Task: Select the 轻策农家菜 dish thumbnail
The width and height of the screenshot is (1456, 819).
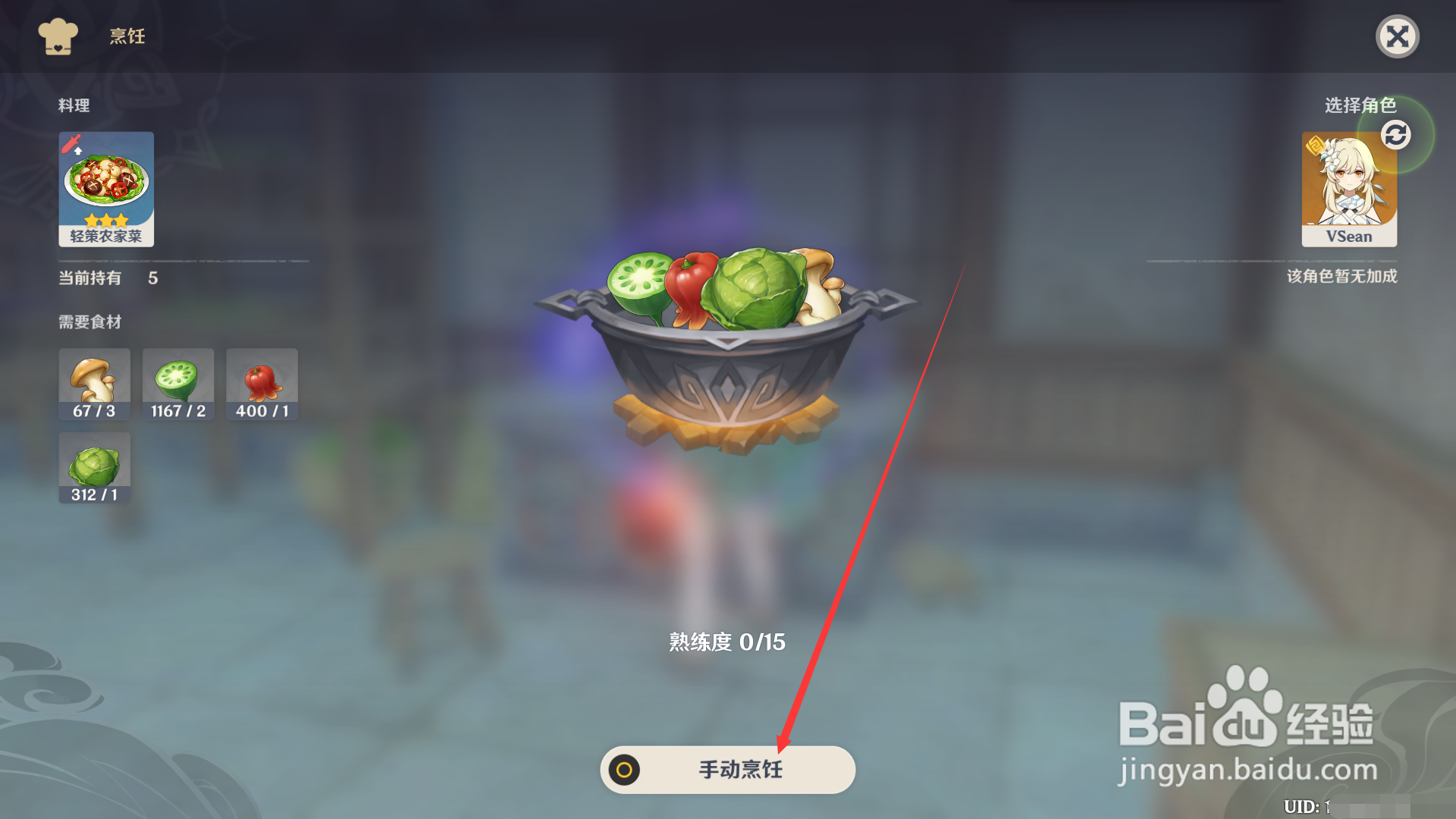Action: coord(106,182)
